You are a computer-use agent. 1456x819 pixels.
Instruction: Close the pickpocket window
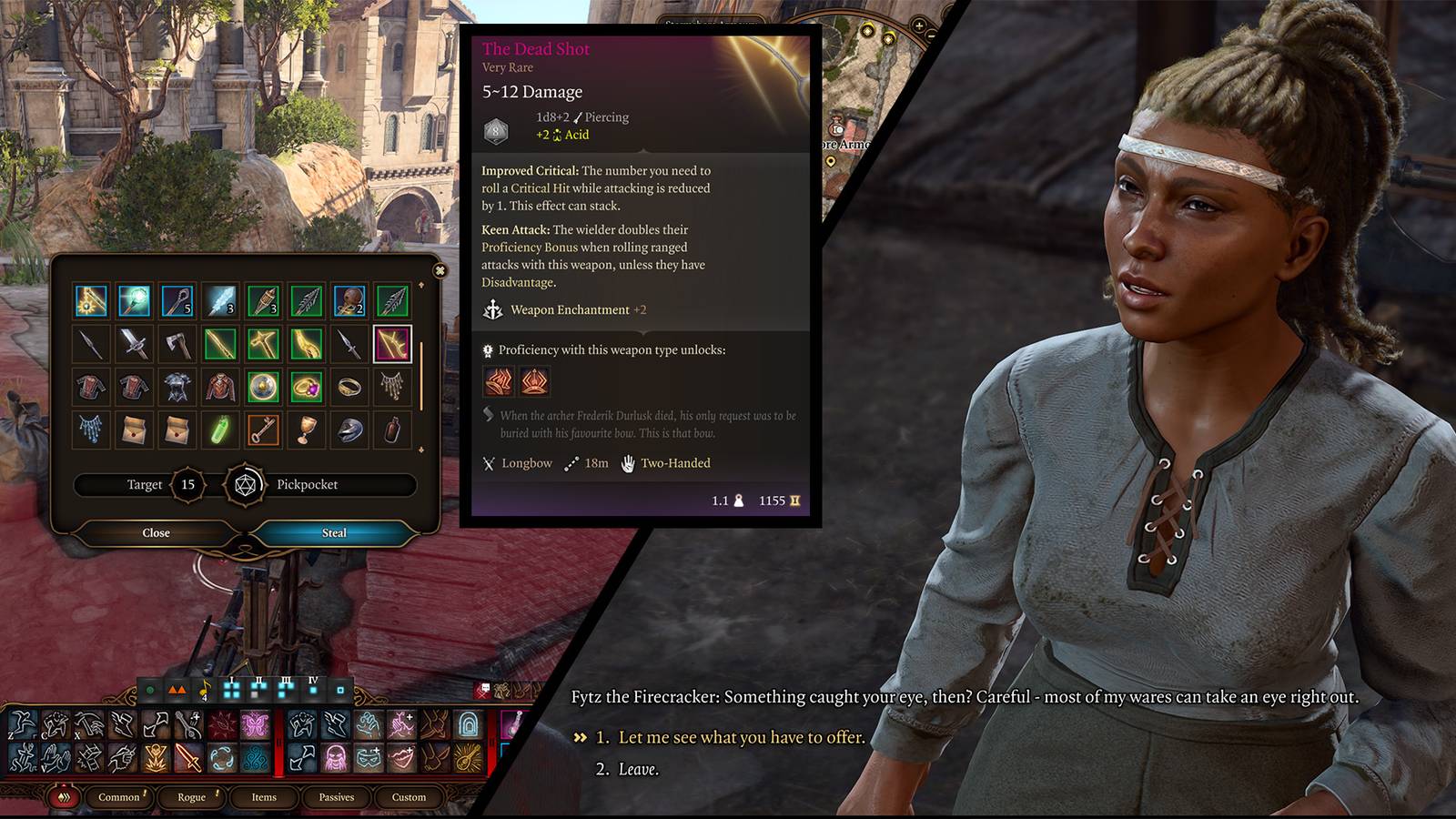point(156,532)
